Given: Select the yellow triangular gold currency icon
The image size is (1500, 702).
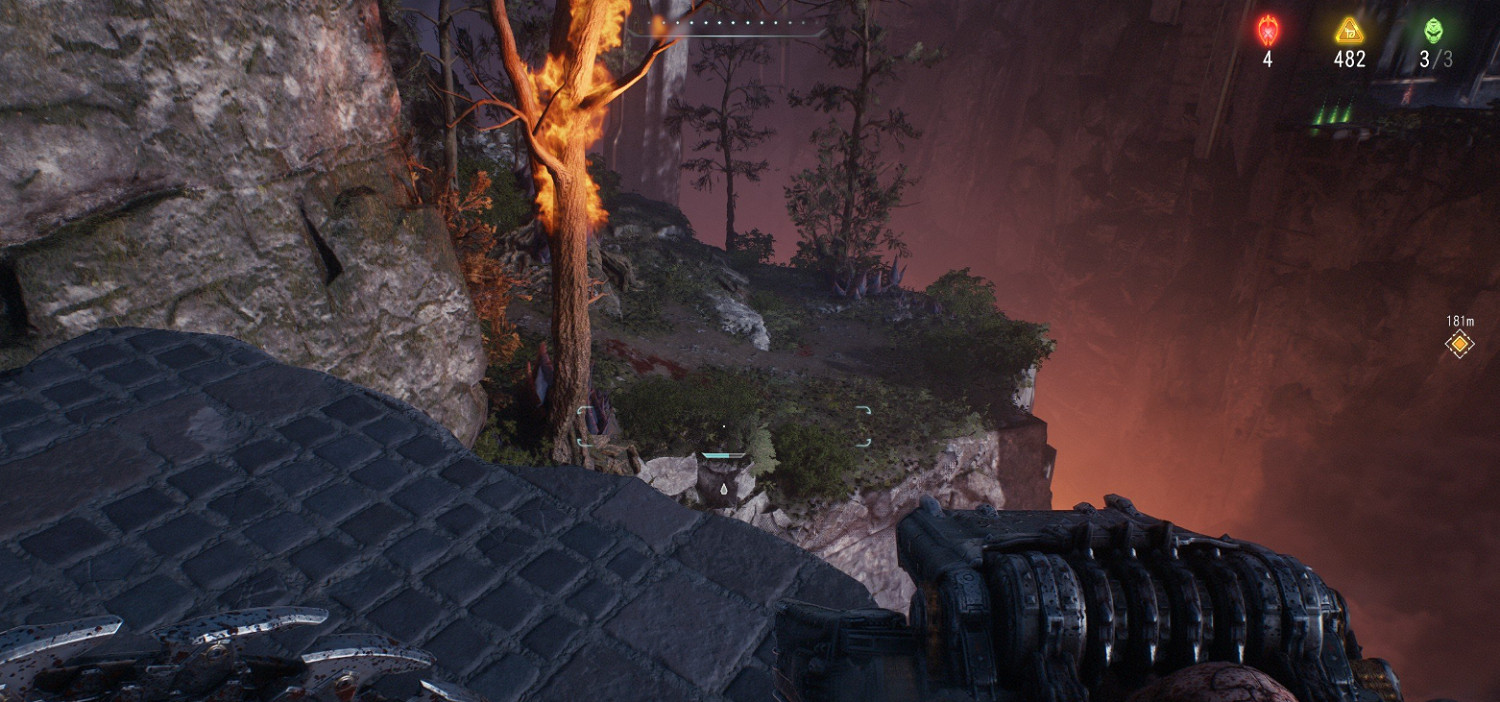Looking at the screenshot, I should 1349,31.
